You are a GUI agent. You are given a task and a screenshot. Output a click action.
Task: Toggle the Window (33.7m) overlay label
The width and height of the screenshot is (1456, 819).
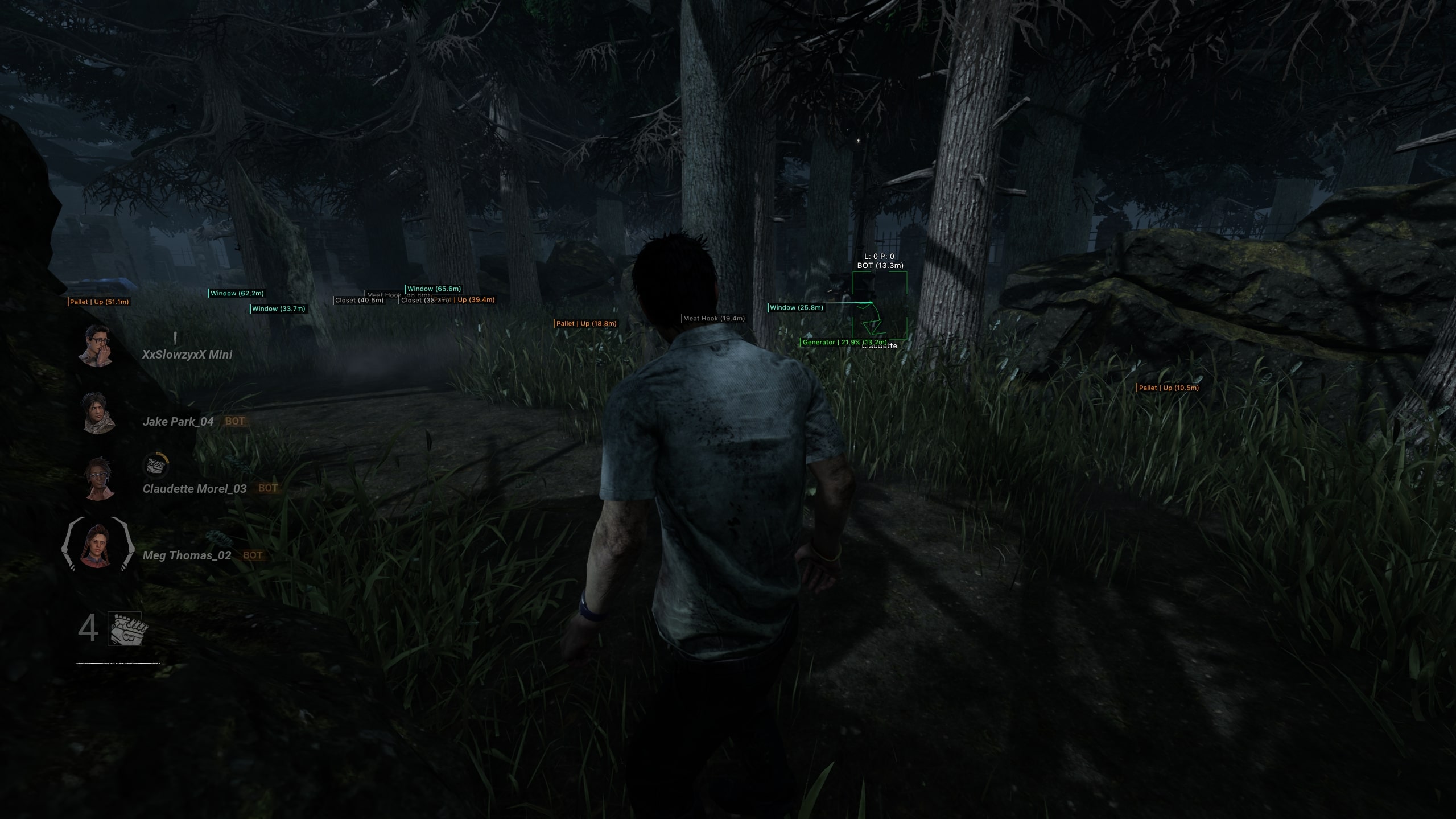(278, 309)
